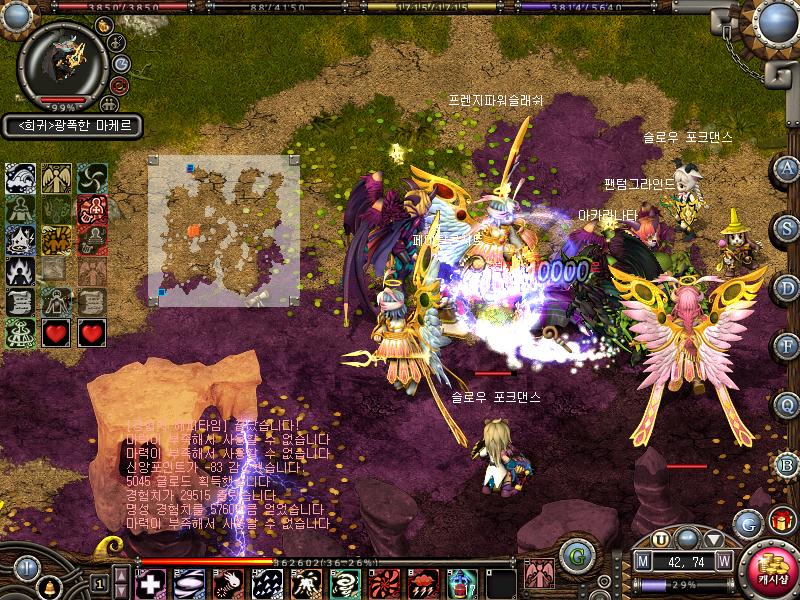
Task: Click the winged angel buff icon
Action: [x=56, y=179]
